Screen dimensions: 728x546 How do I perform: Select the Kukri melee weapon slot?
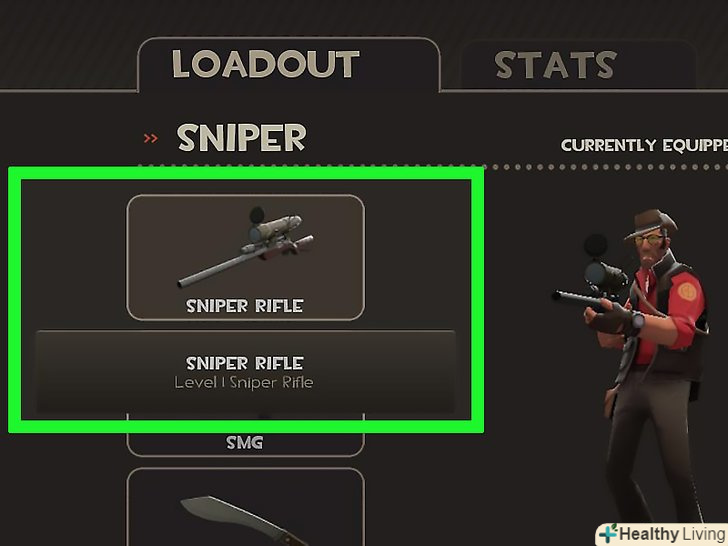245,508
